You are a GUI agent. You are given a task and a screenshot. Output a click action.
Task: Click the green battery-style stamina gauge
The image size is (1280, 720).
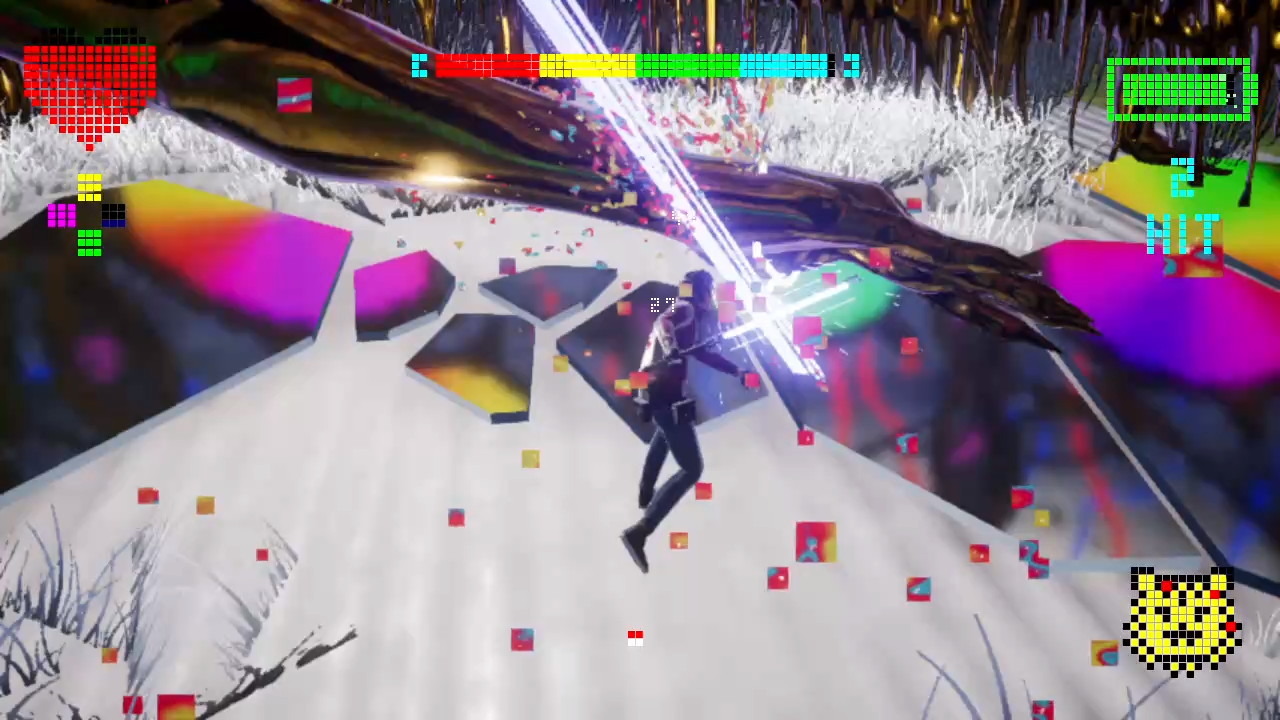[1178, 92]
